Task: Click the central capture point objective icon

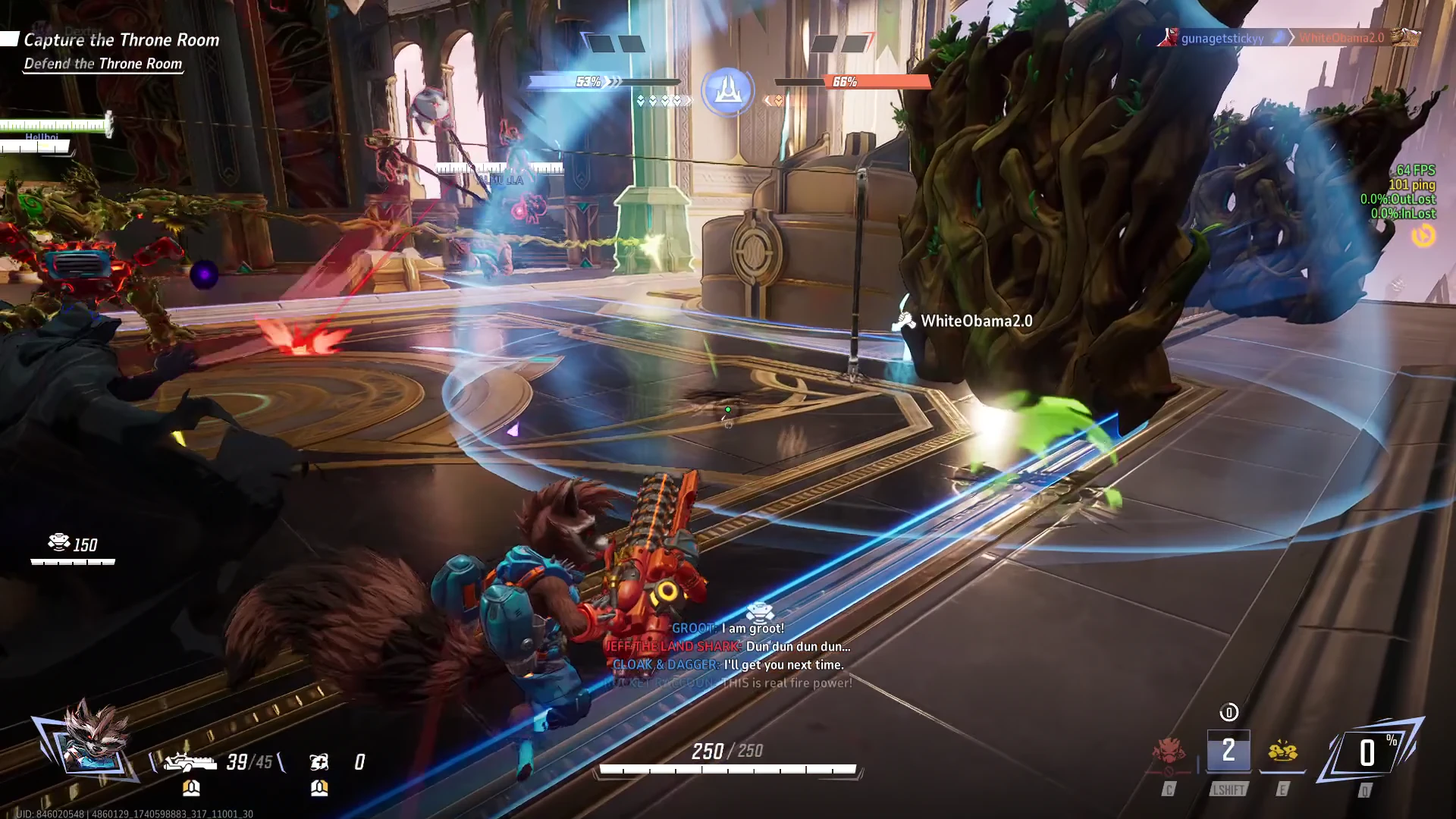Action: (727, 90)
